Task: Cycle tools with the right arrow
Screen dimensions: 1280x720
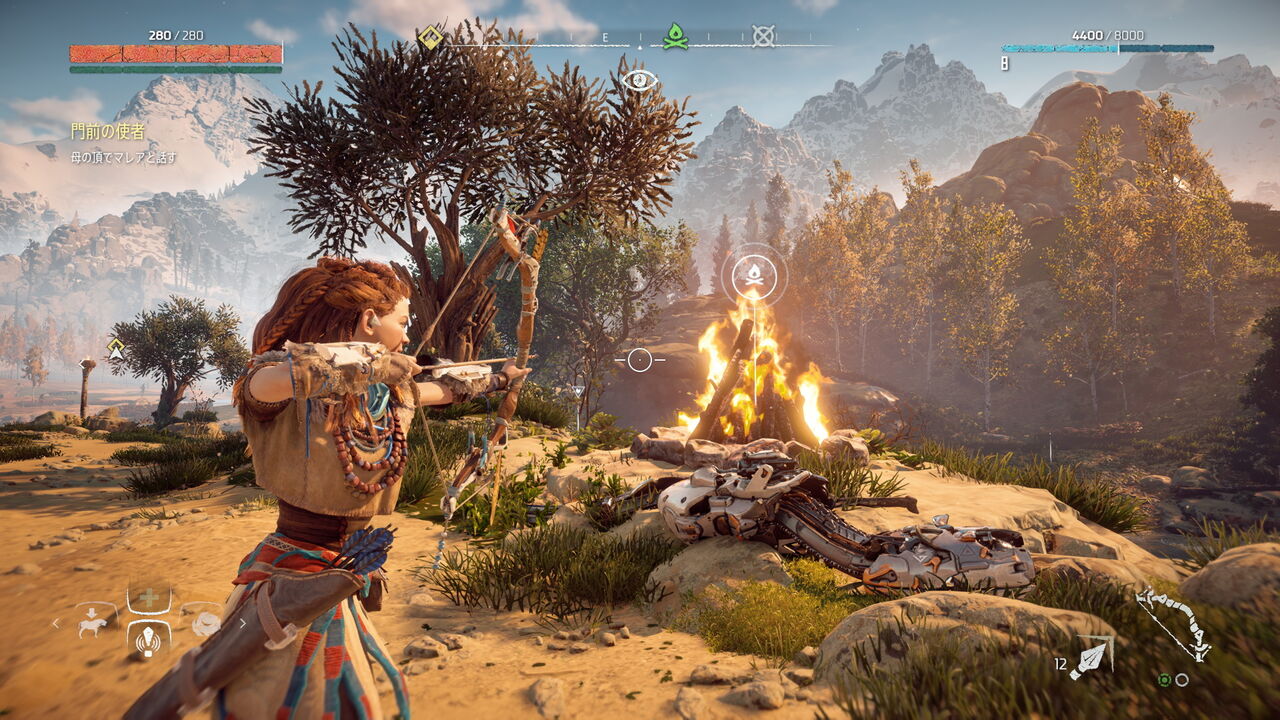Action: (x=242, y=624)
